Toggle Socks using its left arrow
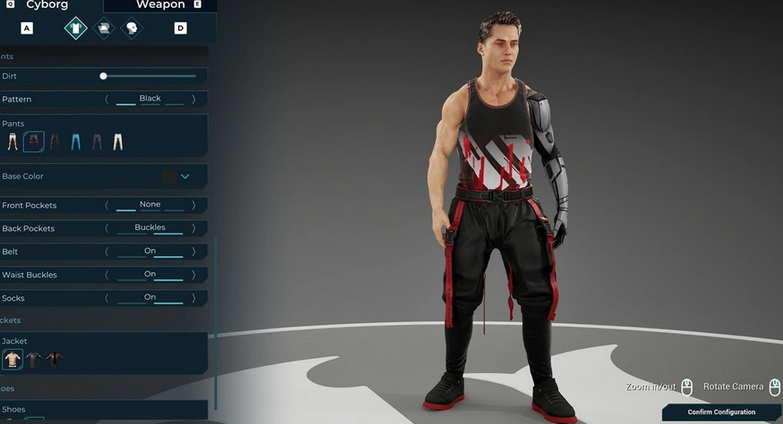Screen dimensions: 783x424 (107, 298)
